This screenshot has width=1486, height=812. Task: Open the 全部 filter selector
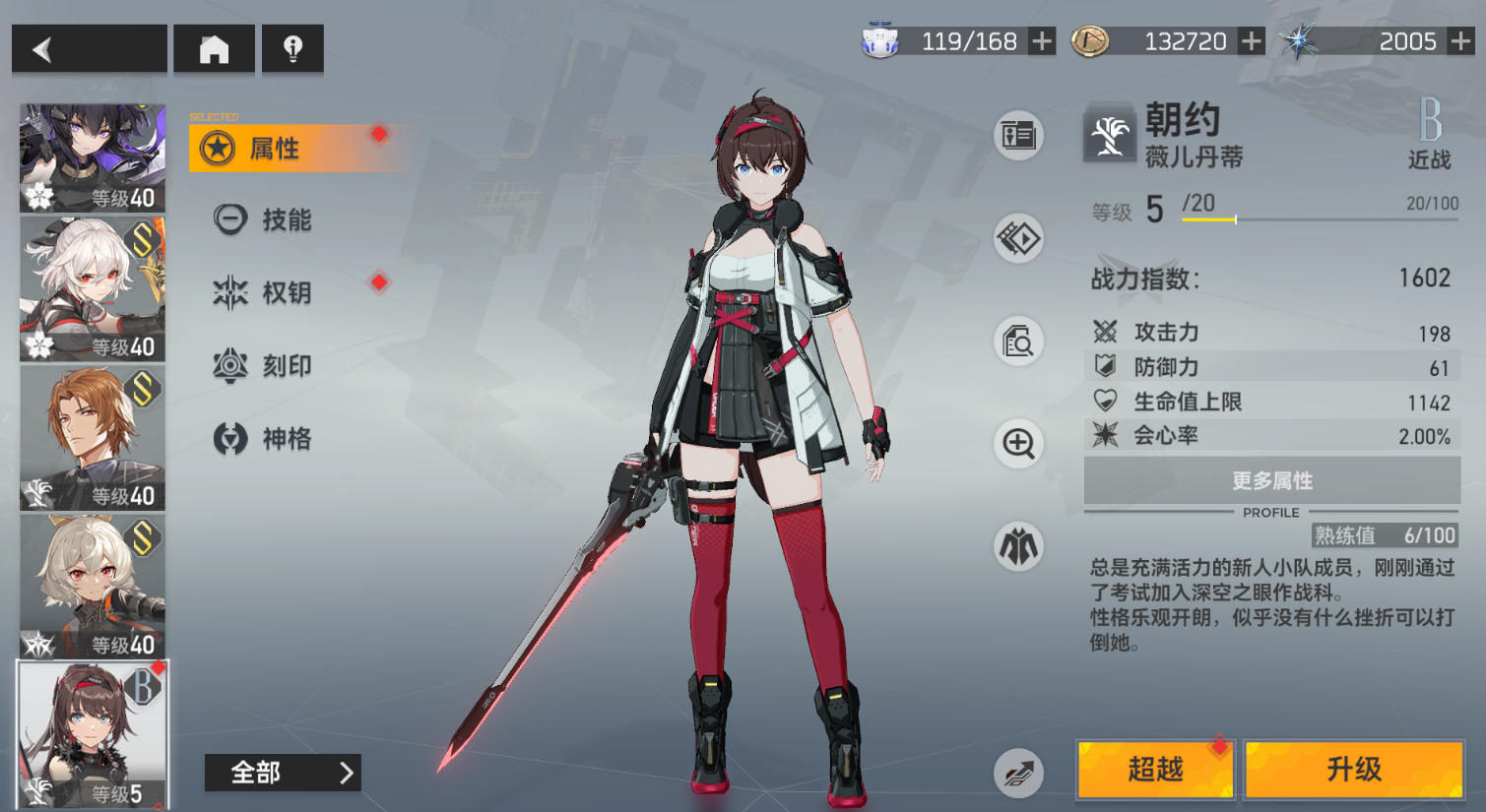(x=283, y=773)
